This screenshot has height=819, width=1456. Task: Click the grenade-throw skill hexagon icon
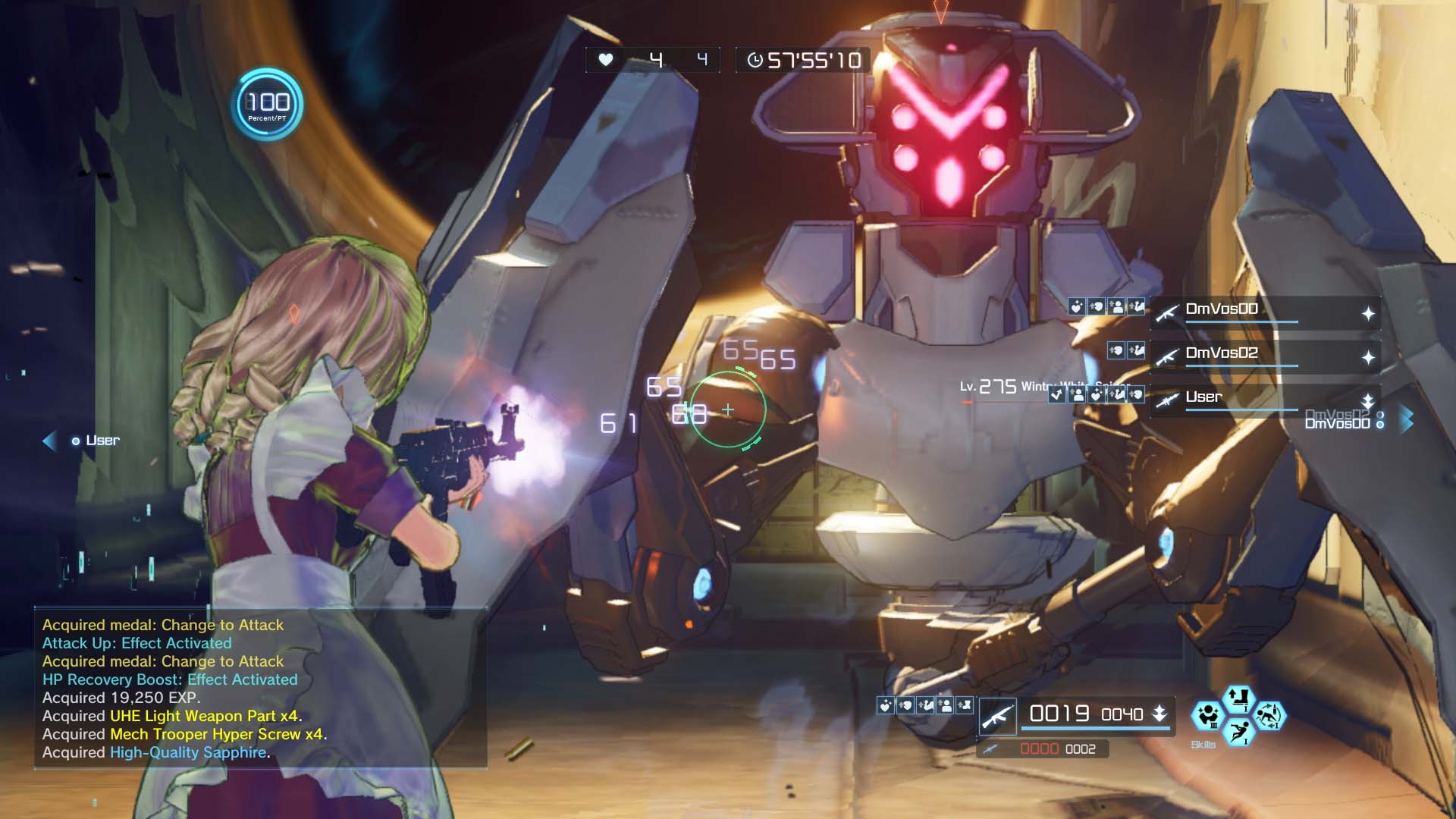(x=1269, y=714)
